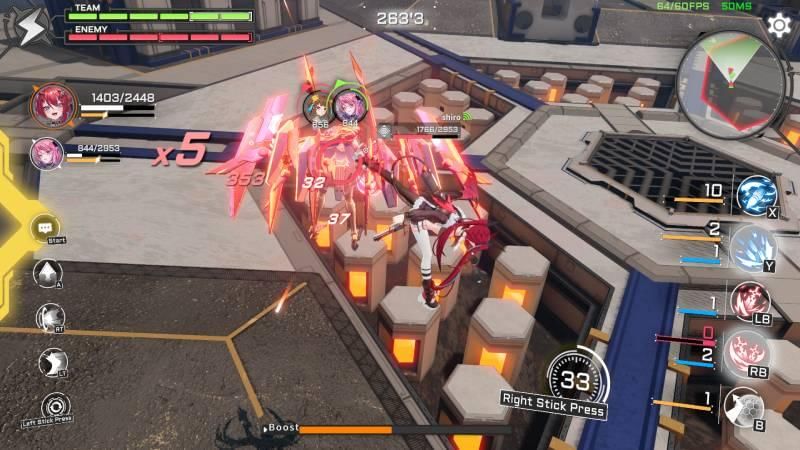Use the white star burst skill icon

click(x=53, y=362)
